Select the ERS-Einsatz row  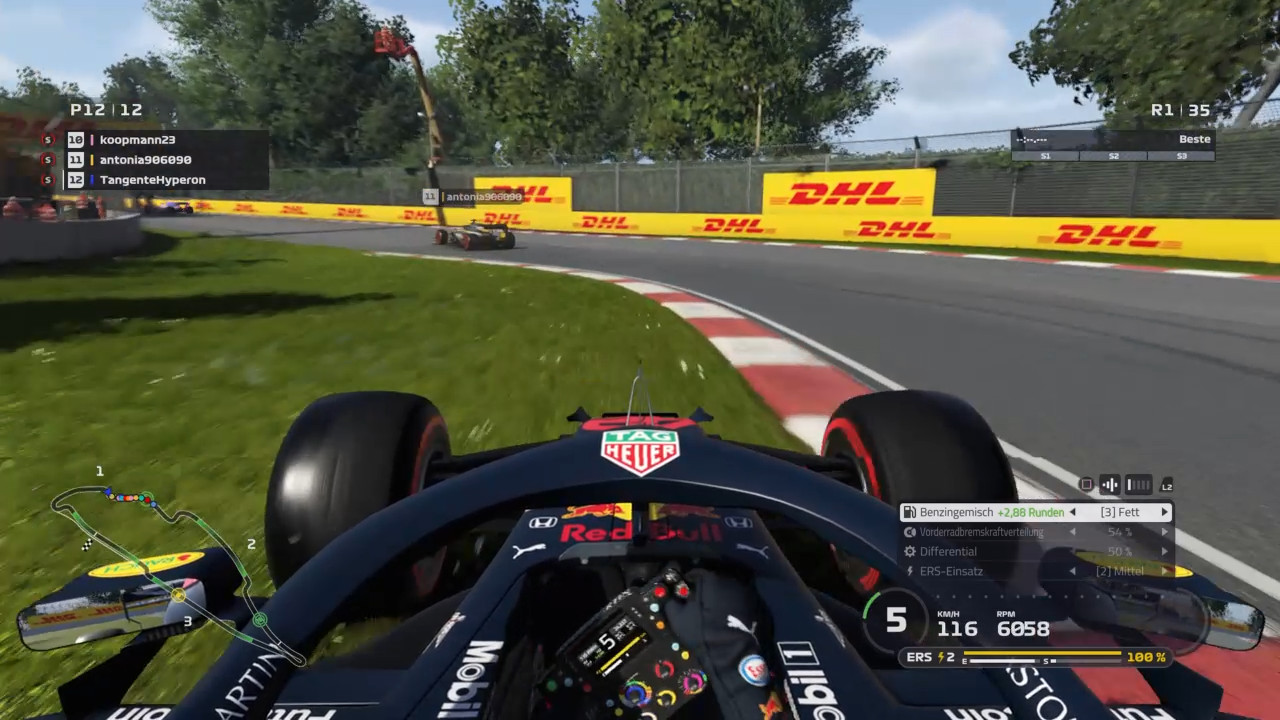pyautogui.click(x=1035, y=571)
